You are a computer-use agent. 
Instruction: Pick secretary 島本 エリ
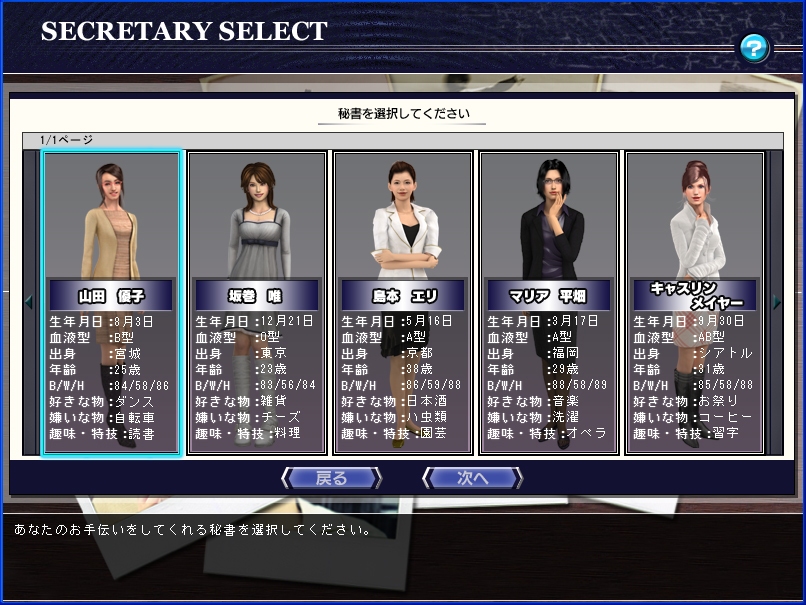(403, 302)
